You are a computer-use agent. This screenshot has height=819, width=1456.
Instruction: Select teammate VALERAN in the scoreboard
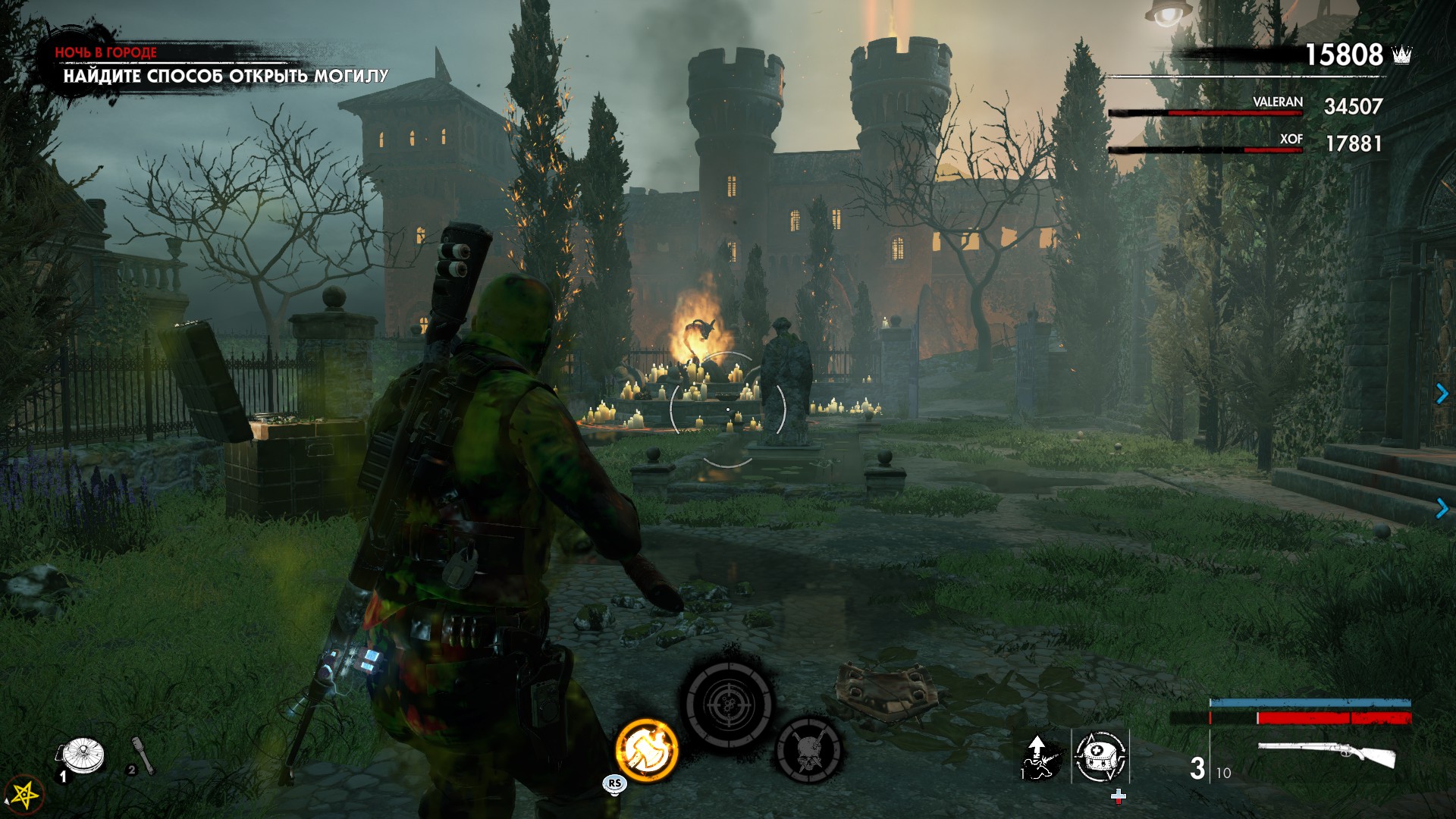tap(1277, 103)
